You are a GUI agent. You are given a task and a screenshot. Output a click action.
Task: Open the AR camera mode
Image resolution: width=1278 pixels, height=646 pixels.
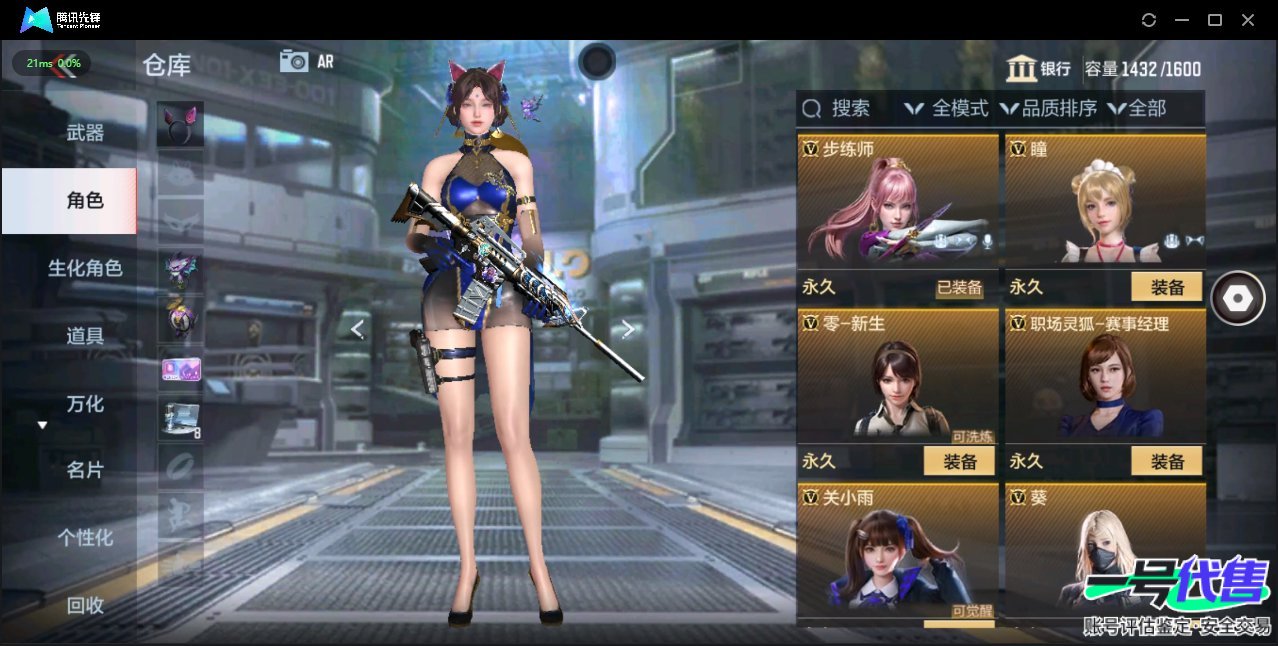pos(307,61)
